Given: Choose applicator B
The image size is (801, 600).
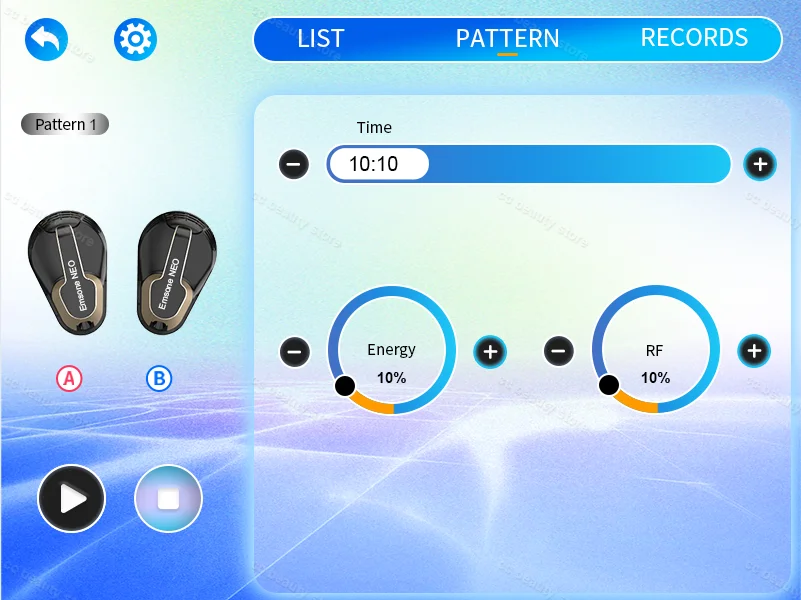Looking at the screenshot, I should [x=158, y=378].
